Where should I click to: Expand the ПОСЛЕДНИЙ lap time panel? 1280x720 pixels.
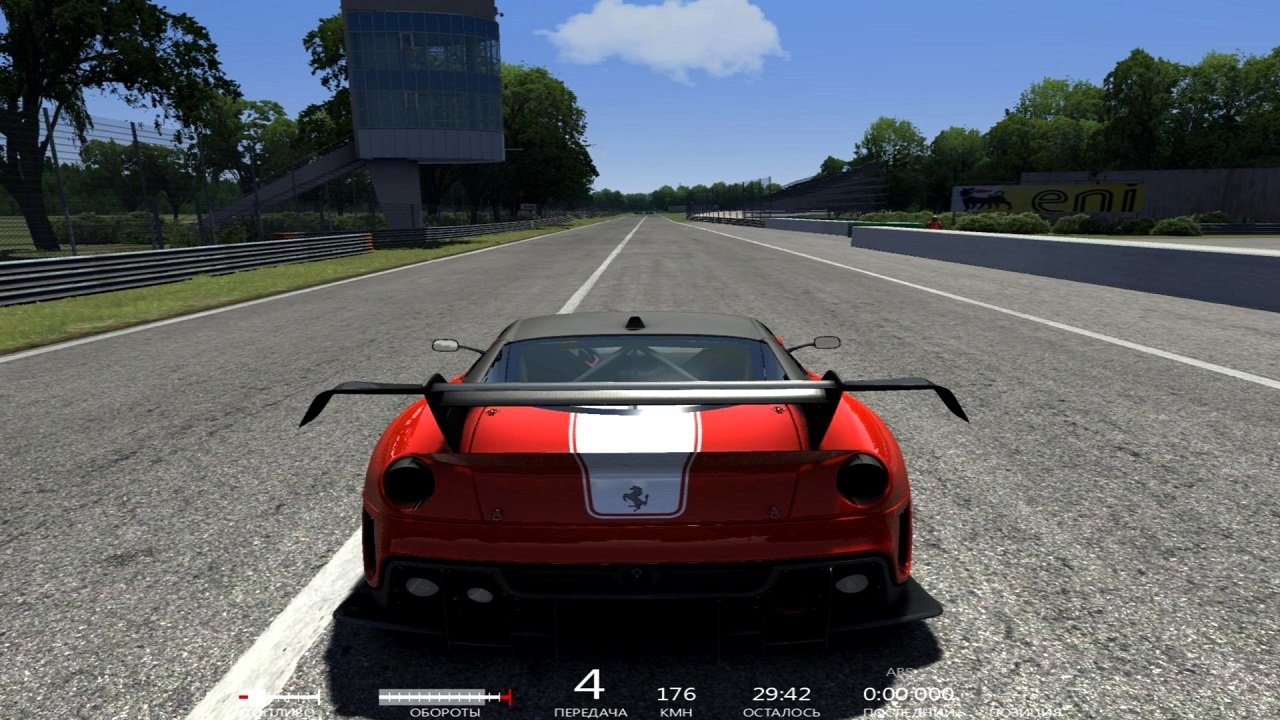907,710
